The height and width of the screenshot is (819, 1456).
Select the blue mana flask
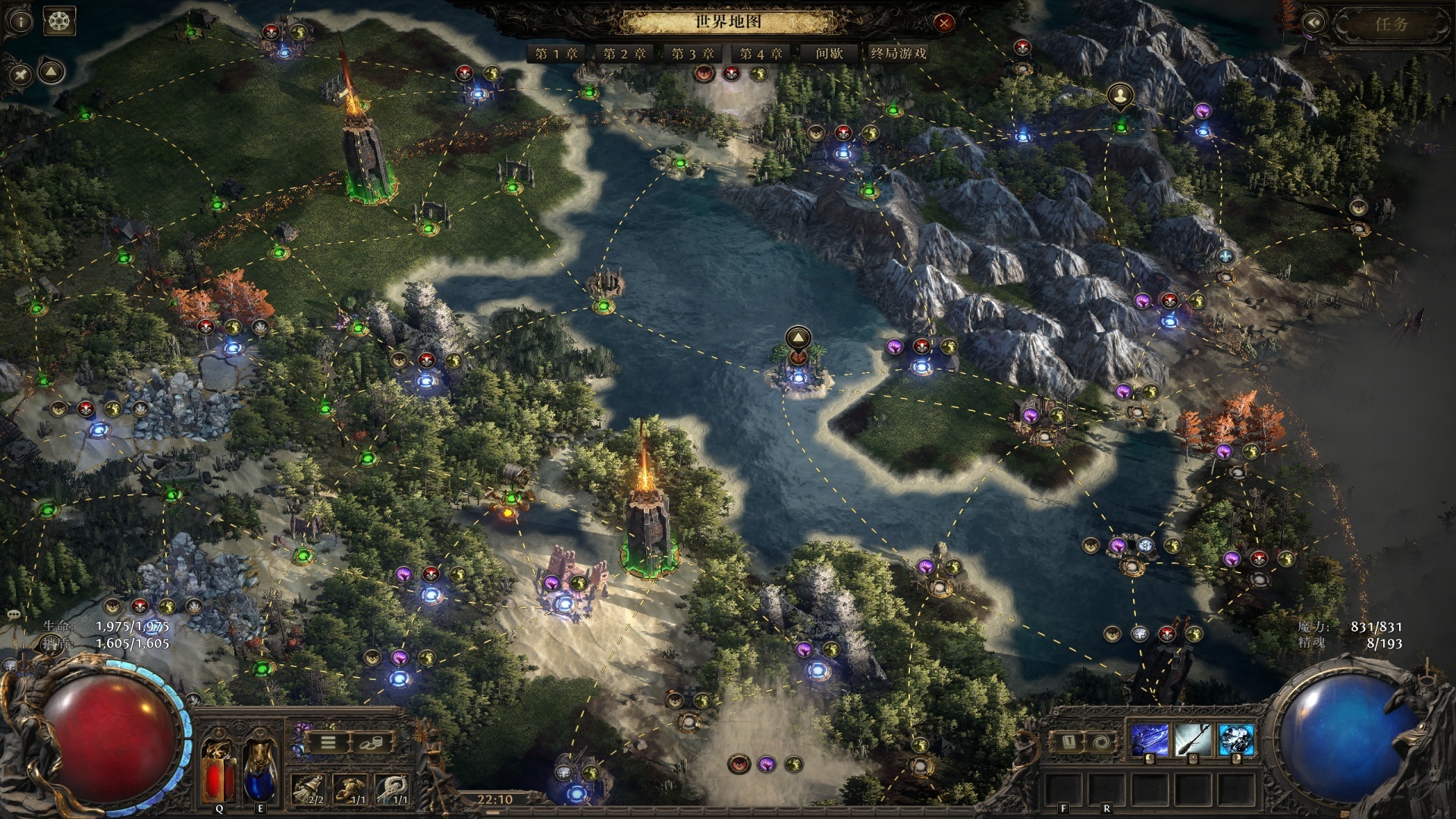259,771
